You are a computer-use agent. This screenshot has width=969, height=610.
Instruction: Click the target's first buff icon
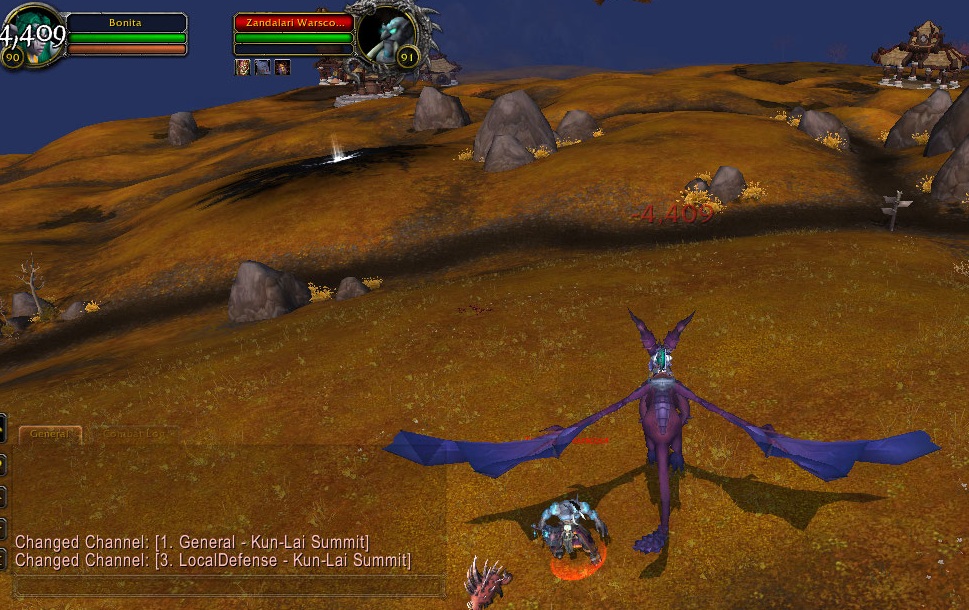pyautogui.click(x=242, y=67)
